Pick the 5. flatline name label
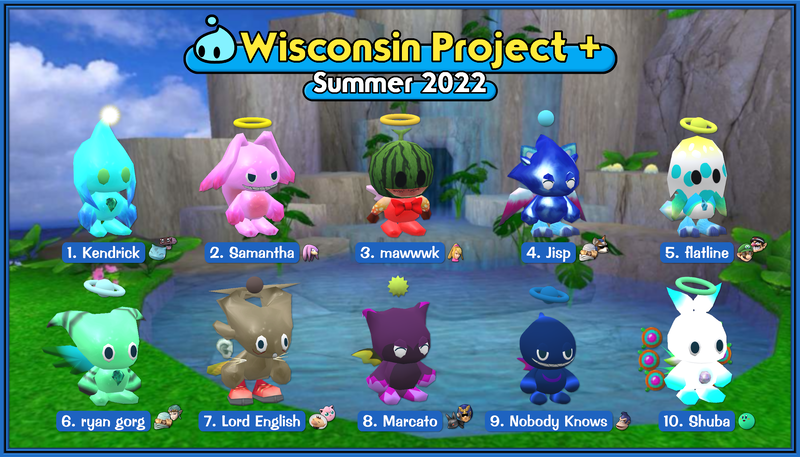The width and height of the screenshot is (800, 457). (699, 252)
